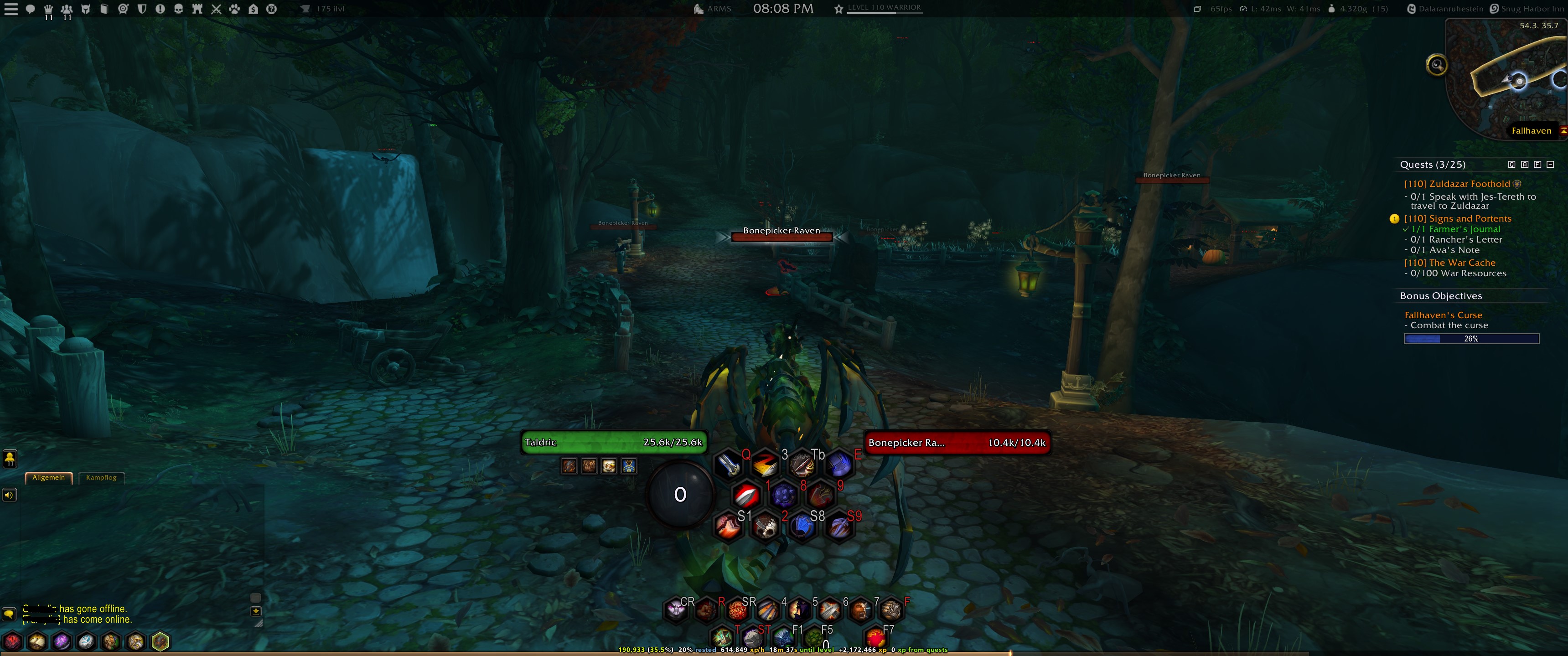This screenshot has width=1568, height=656.
Task: Toggle achievements with the A filter button
Action: [x=1525, y=164]
